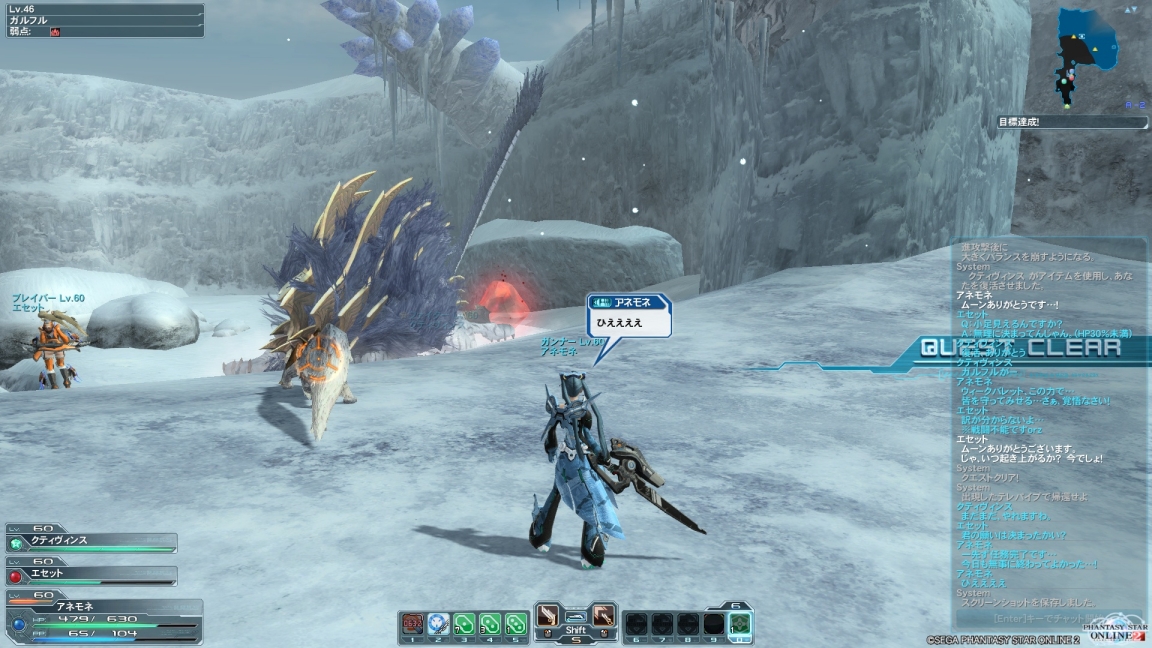Select the 目標達成! objective tracker
This screenshot has height=648, width=1152.
[1072, 122]
